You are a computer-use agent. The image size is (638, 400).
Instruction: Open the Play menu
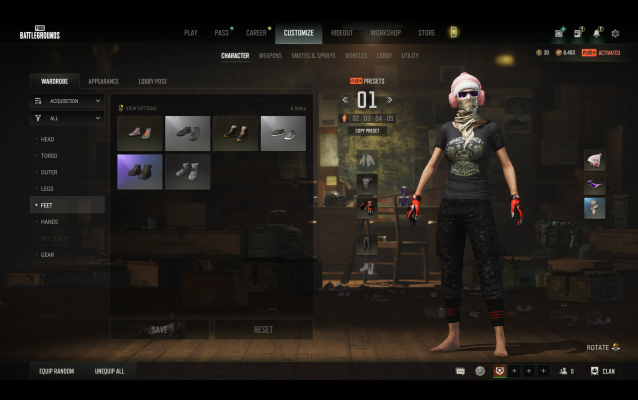tap(190, 33)
